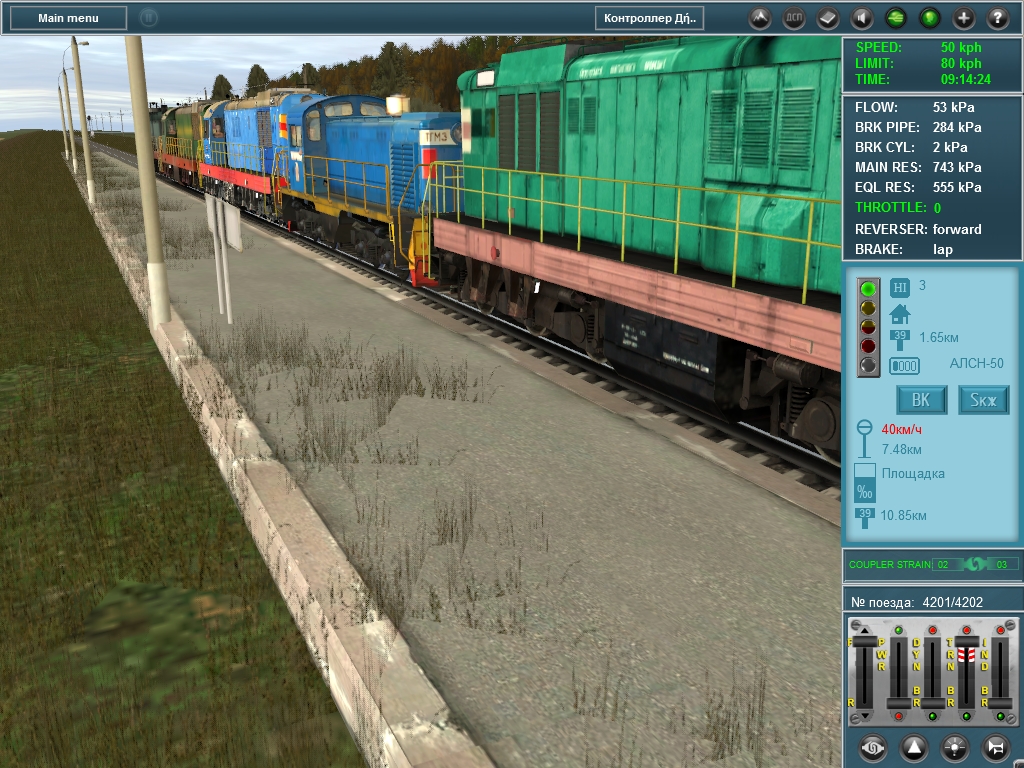Click the coupler link icon button
The height and width of the screenshot is (768, 1024).
pos(874,747)
